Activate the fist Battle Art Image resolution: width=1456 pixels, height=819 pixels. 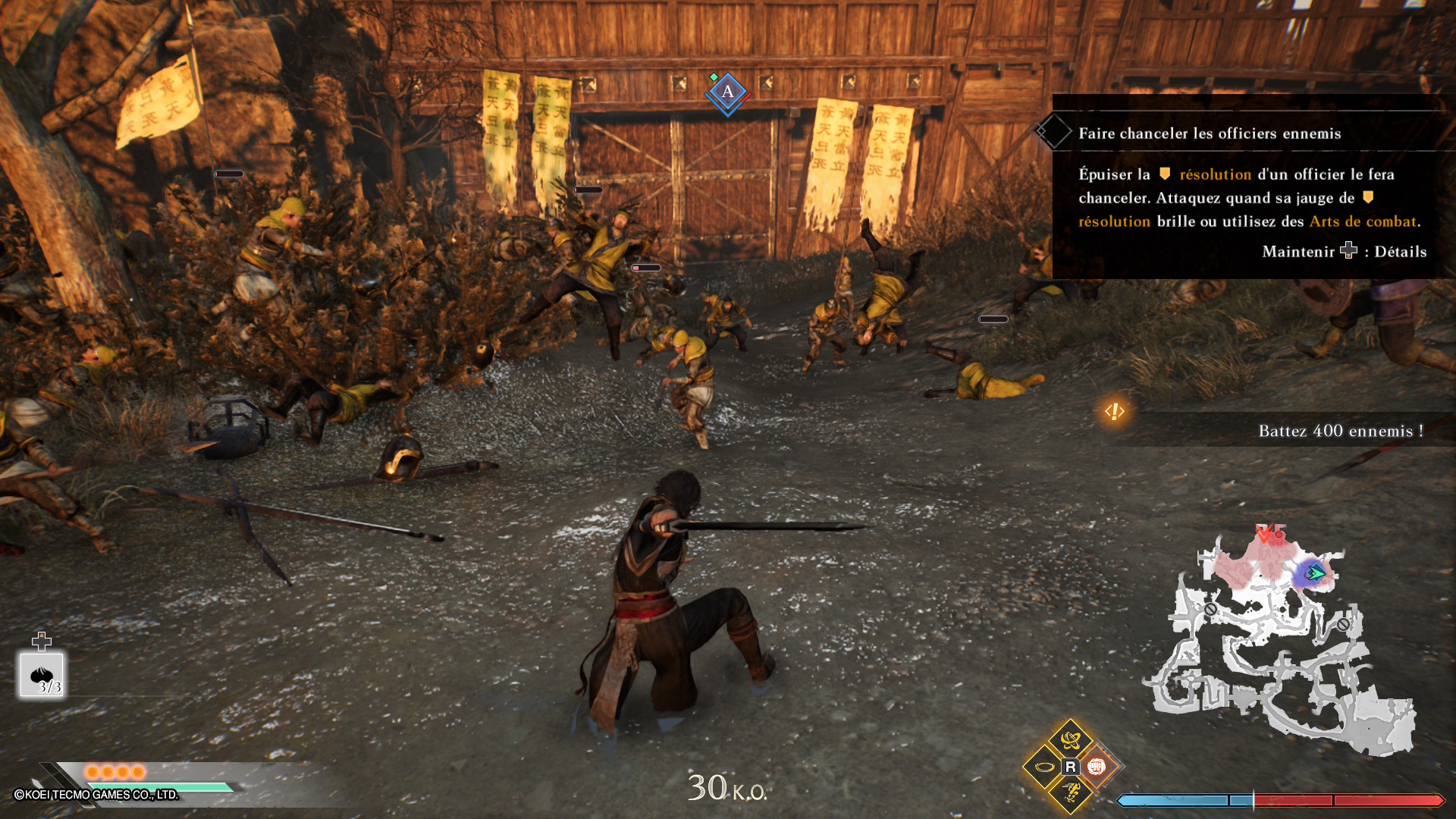1096,767
